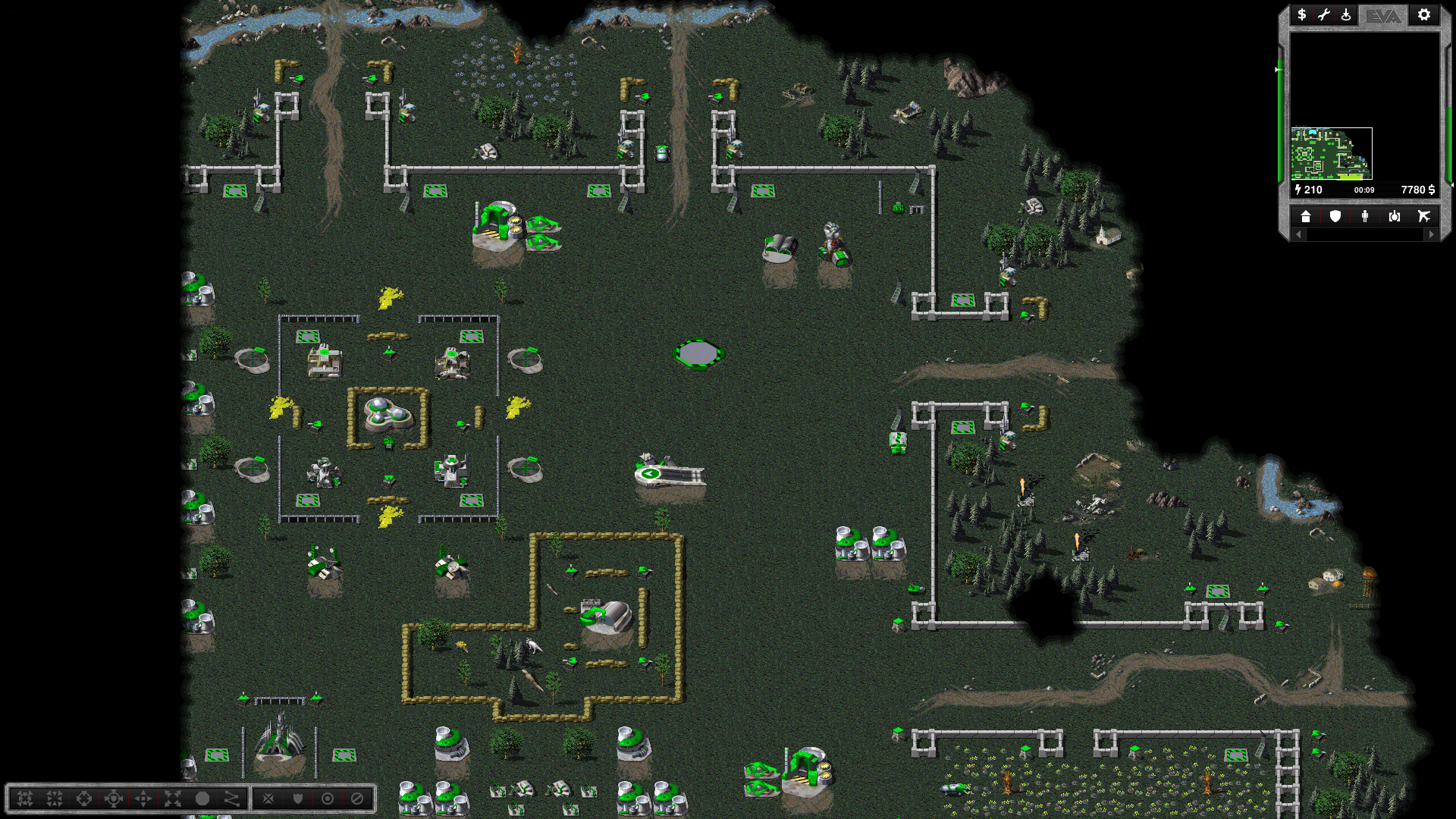Click the production queue left arrow
1456x819 pixels.
click(x=1298, y=235)
